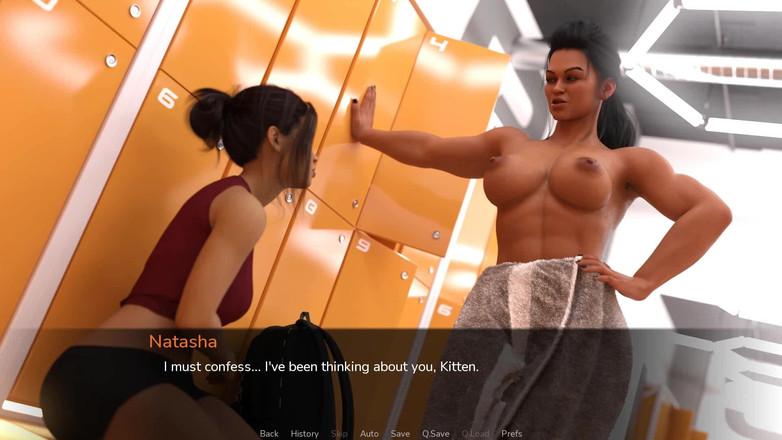Toggle Auto dialogue advance
782x440 pixels.
369,434
